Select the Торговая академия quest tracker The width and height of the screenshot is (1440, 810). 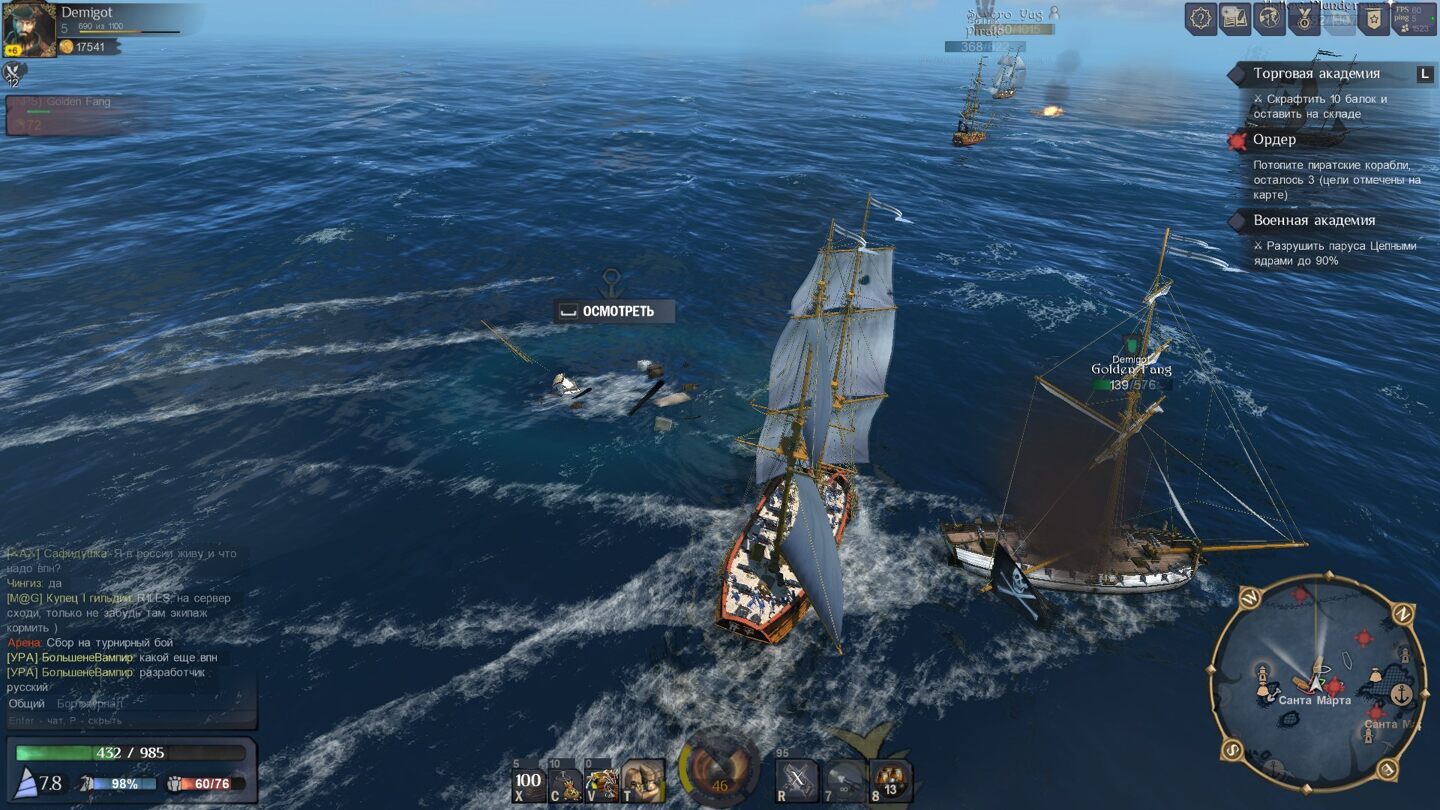coord(1316,74)
